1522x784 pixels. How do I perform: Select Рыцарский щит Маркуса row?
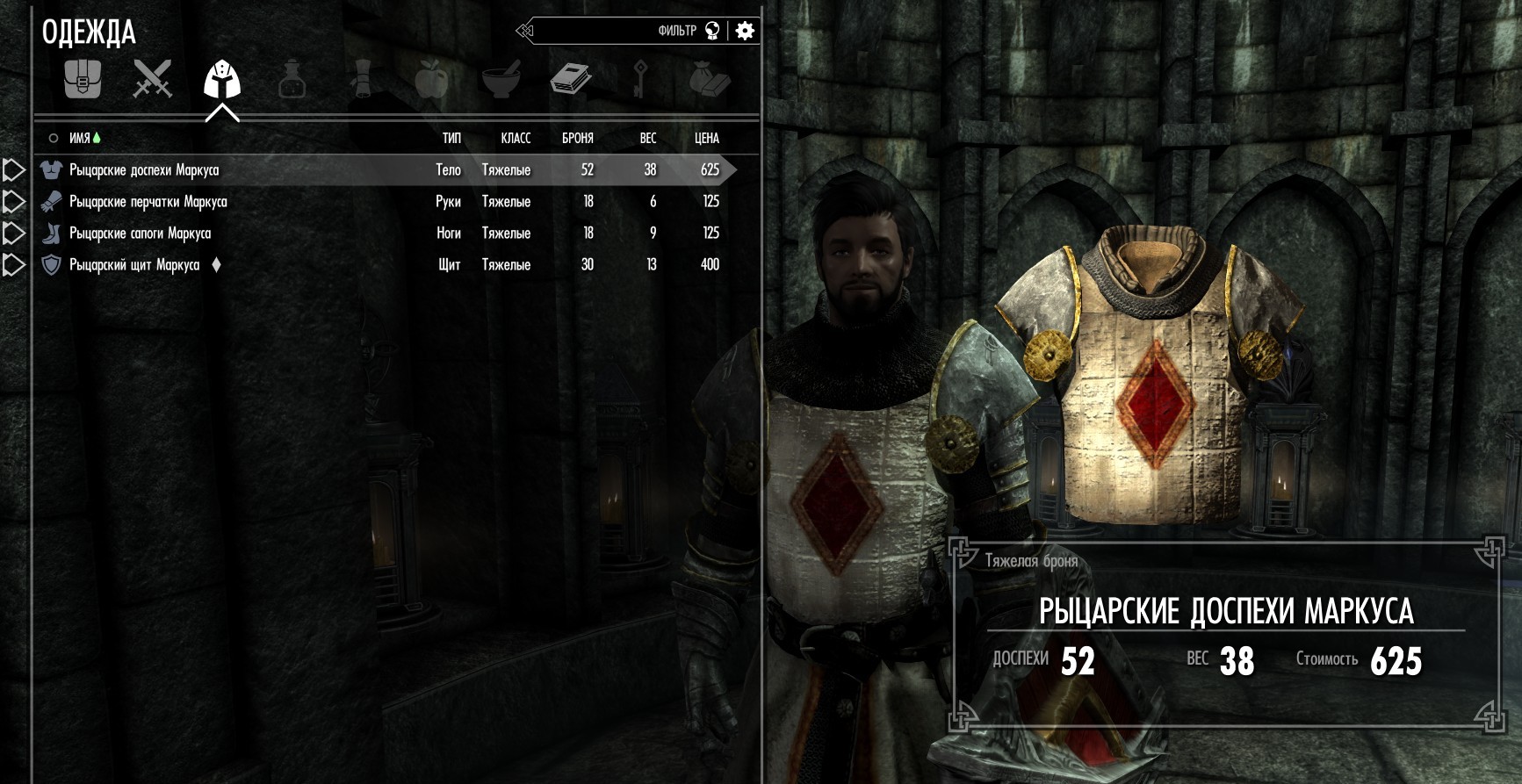(x=134, y=265)
